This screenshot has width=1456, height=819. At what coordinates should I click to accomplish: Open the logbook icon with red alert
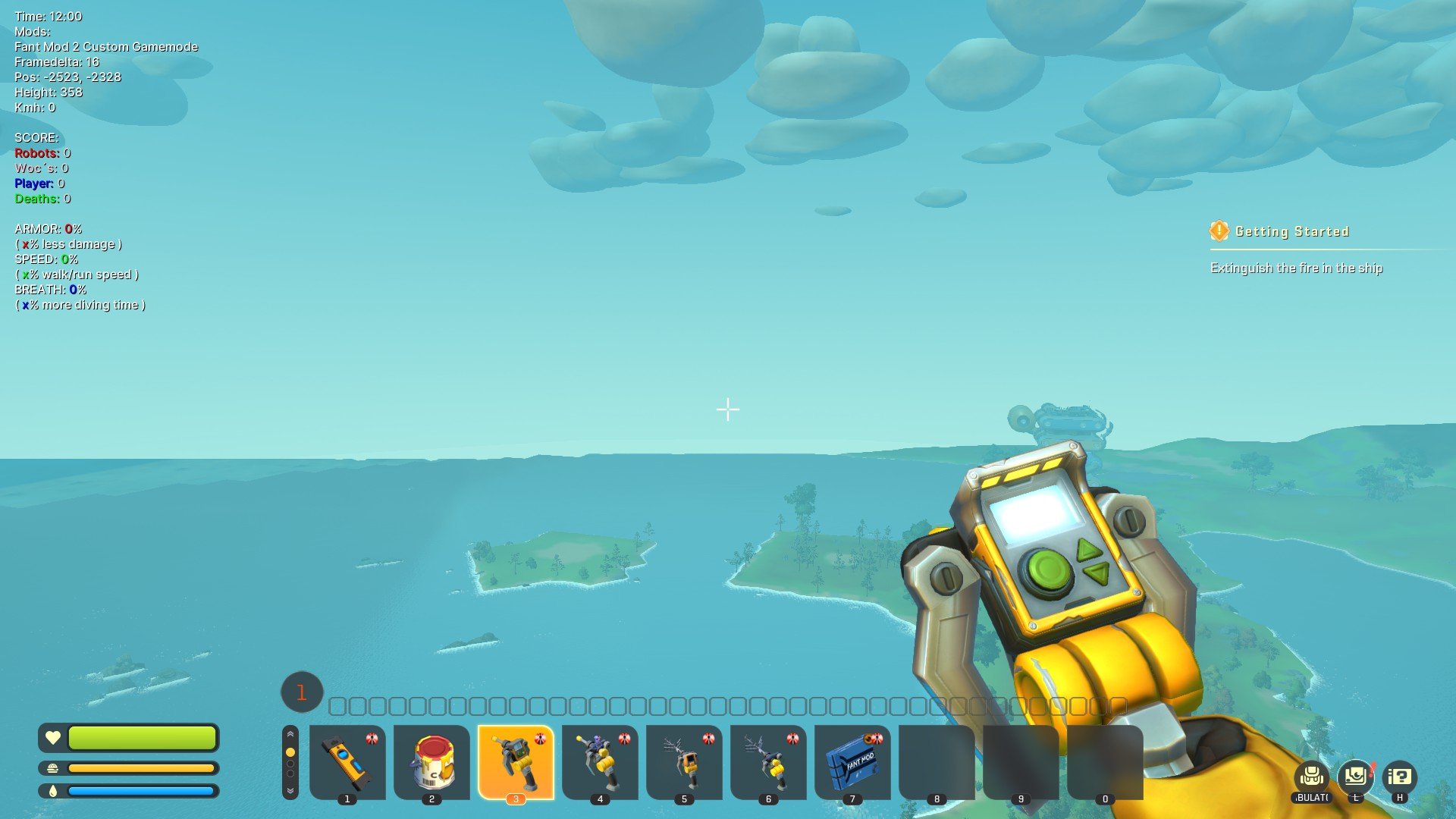tap(1355, 777)
